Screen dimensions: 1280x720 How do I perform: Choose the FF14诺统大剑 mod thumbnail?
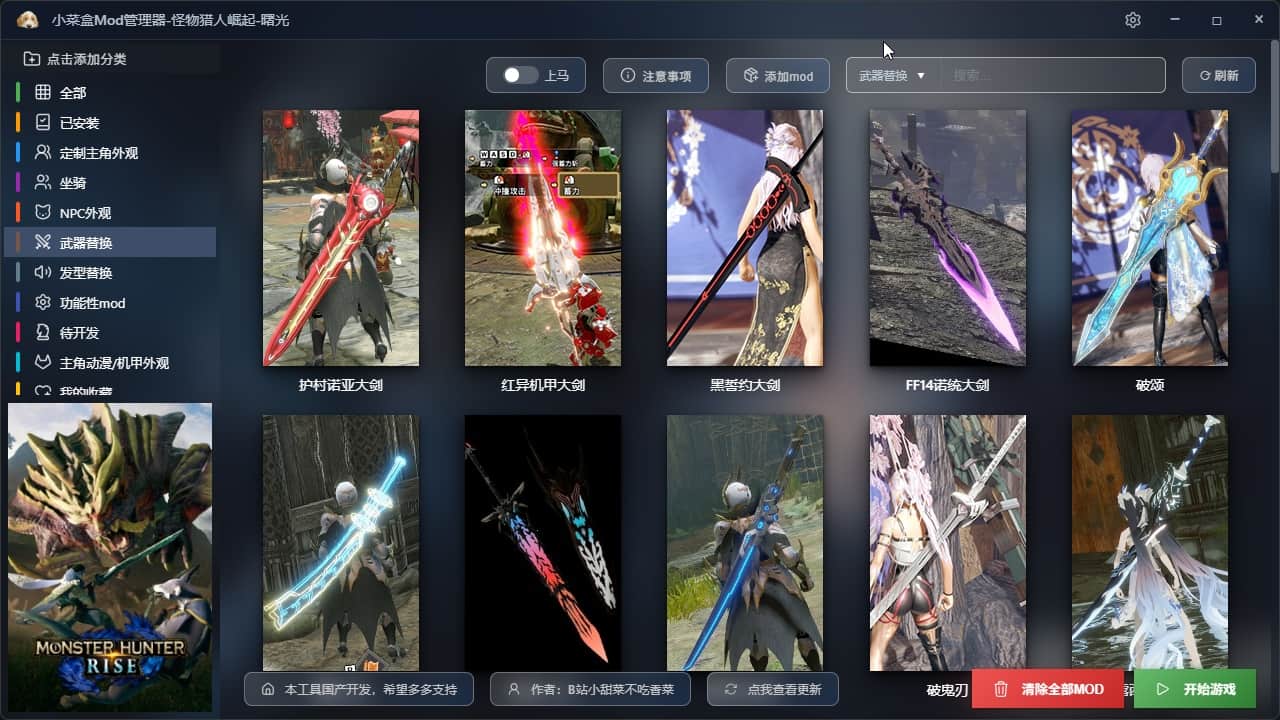[x=947, y=238]
